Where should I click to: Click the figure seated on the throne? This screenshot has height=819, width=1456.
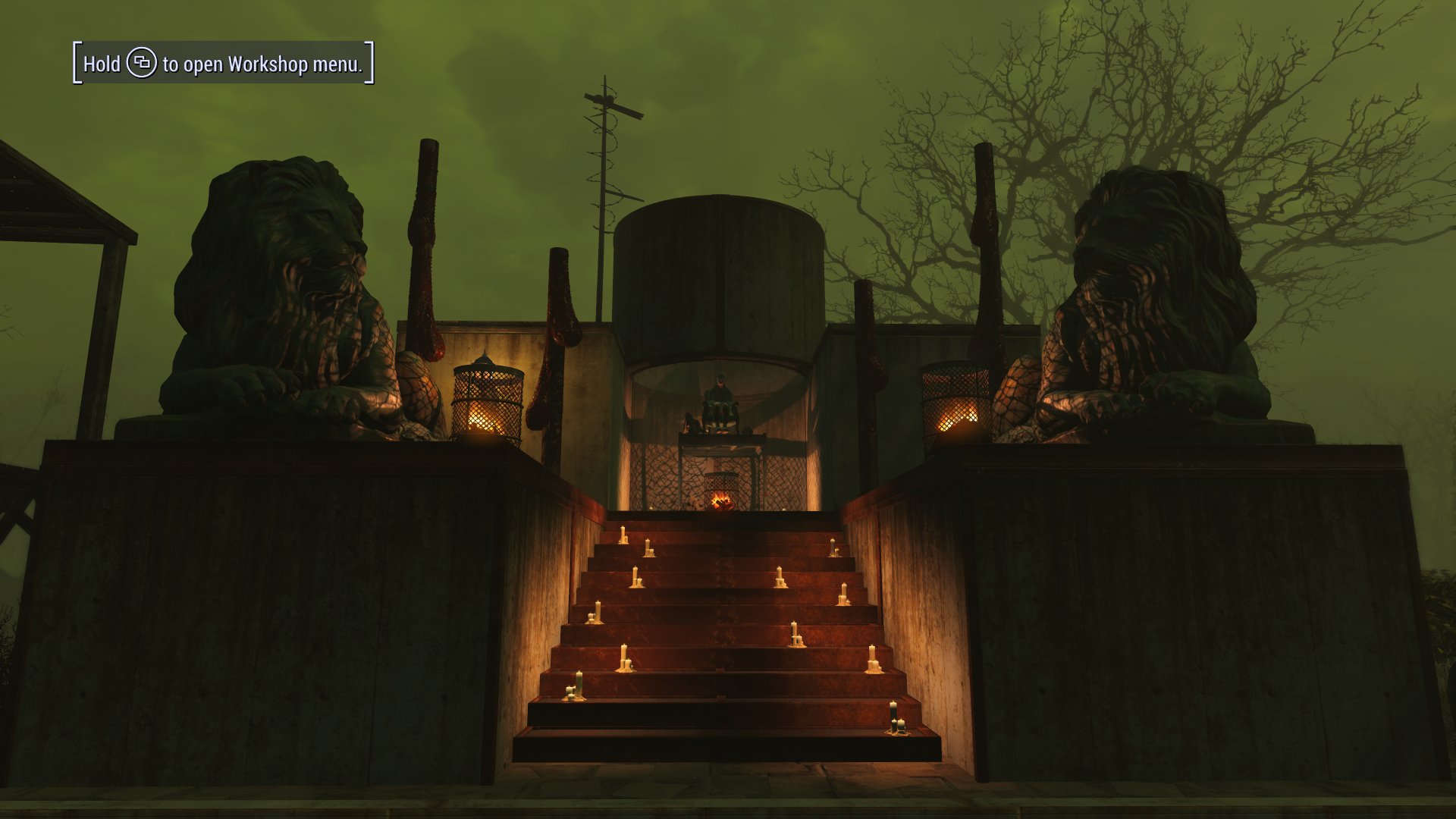[719, 394]
